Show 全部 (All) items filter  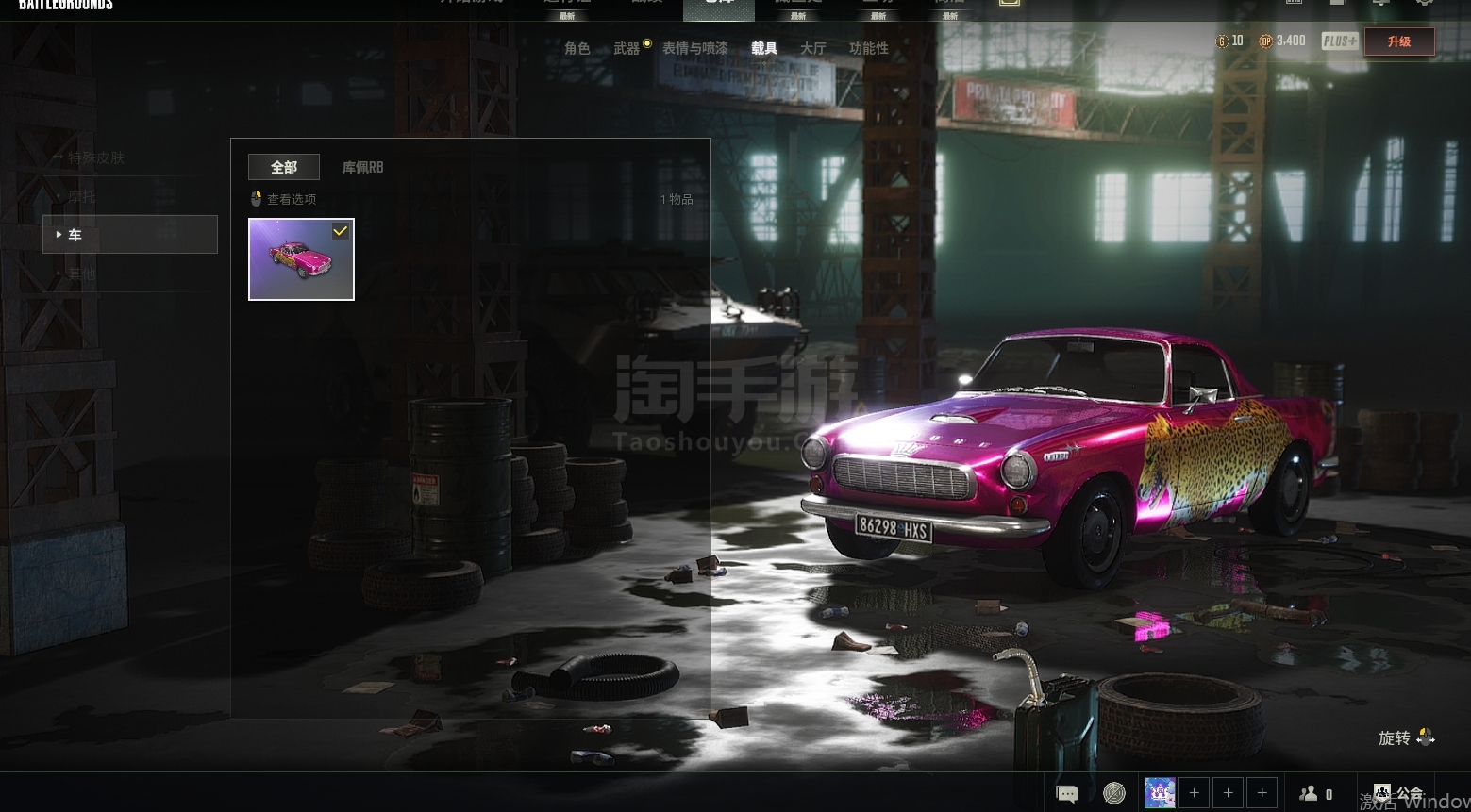[x=283, y=167]
